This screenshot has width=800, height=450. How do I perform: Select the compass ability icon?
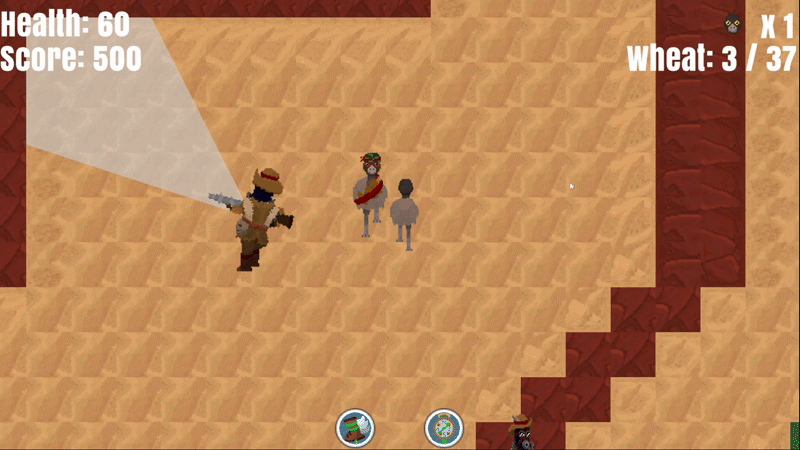pos(444,428)
